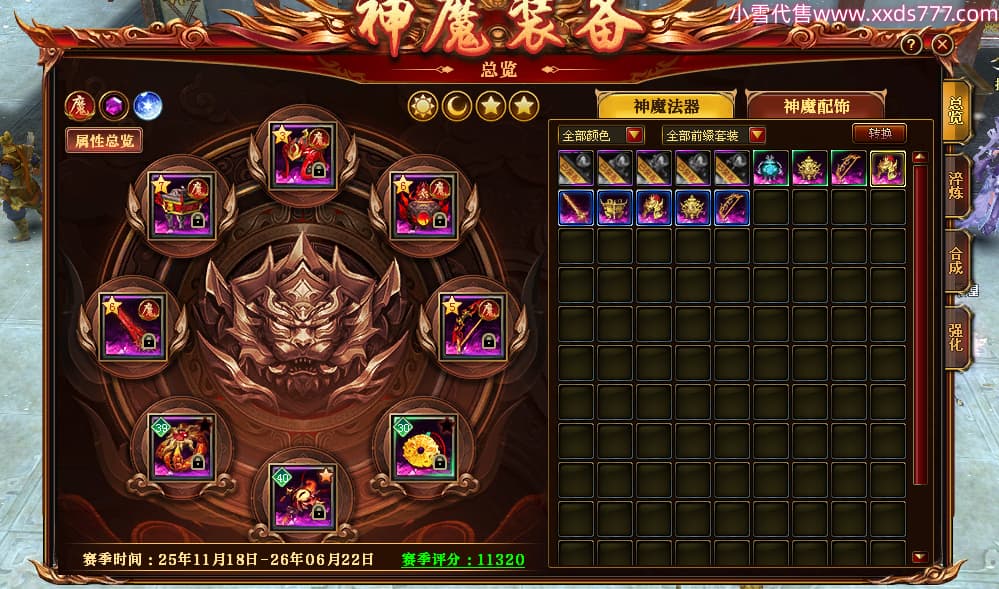Select the cyan orb item in inventory

coord(771,168)
